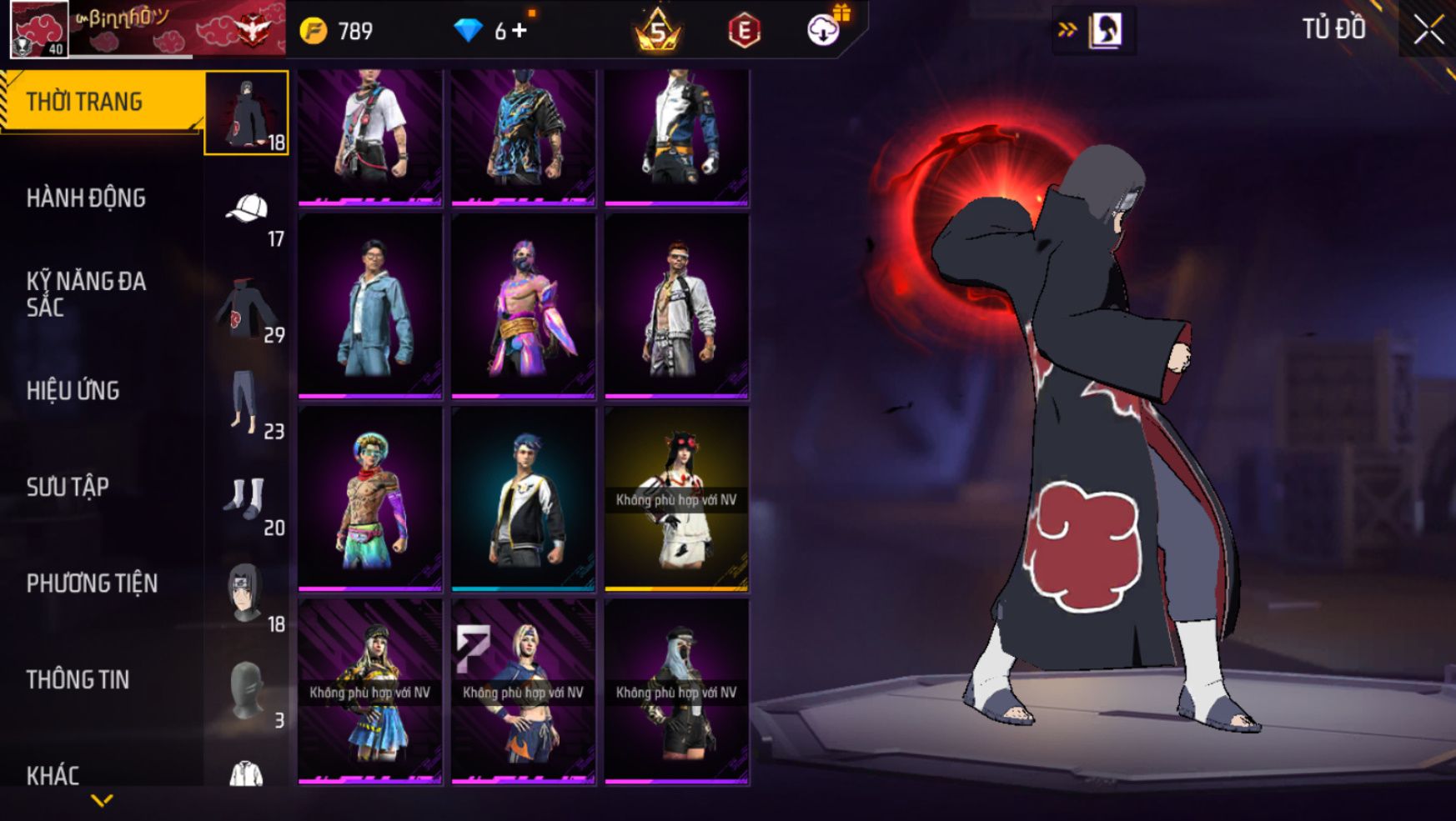This screenshot has width=1456, height=821.
Task: Open the Kỹ Năng Đa Sắc tab
Action: (86, 294)
